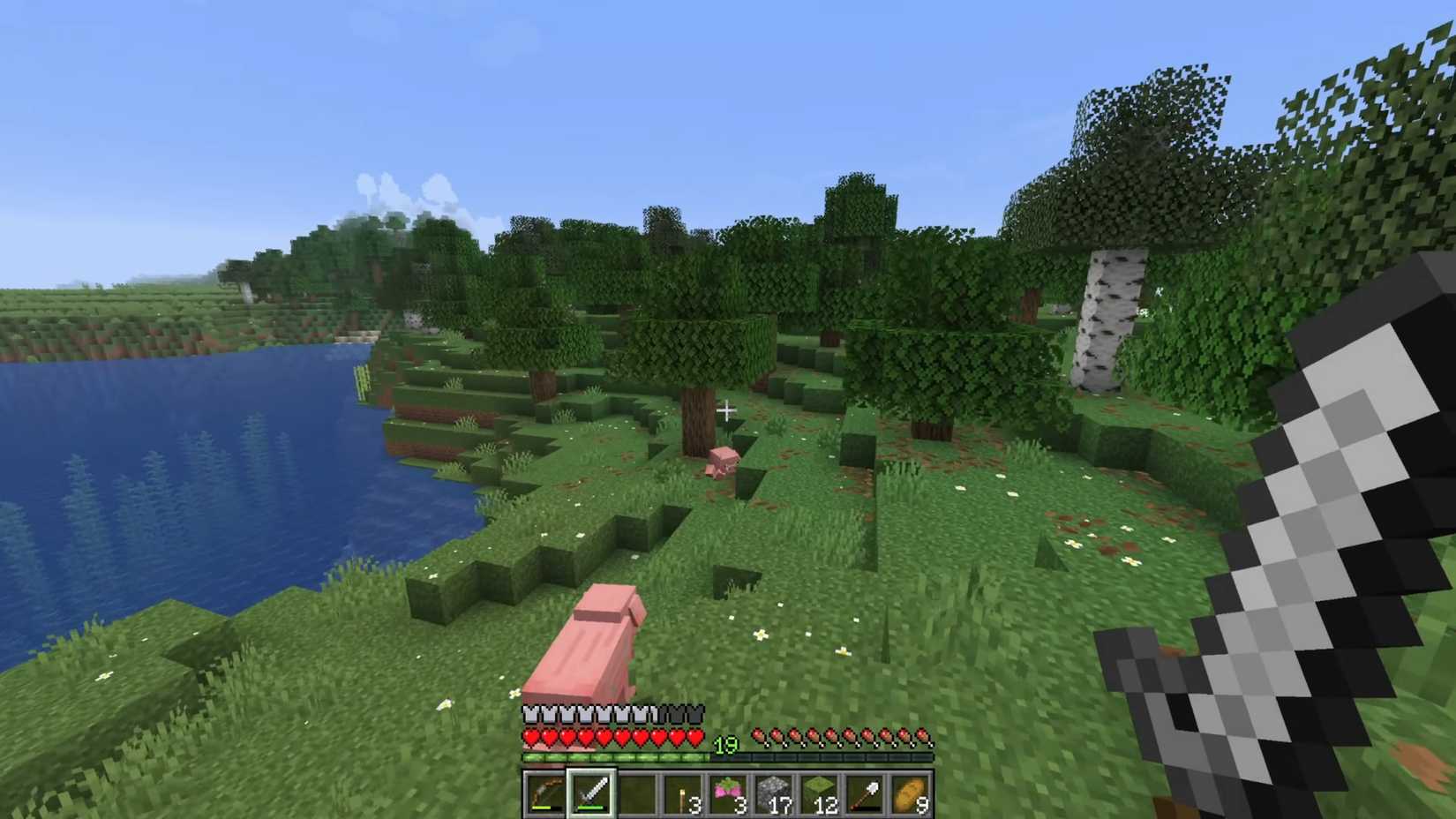This screenshot has height=819, width=1456.
Task: Select the iron shovel in the hotbar
Action: coord(864,792)
